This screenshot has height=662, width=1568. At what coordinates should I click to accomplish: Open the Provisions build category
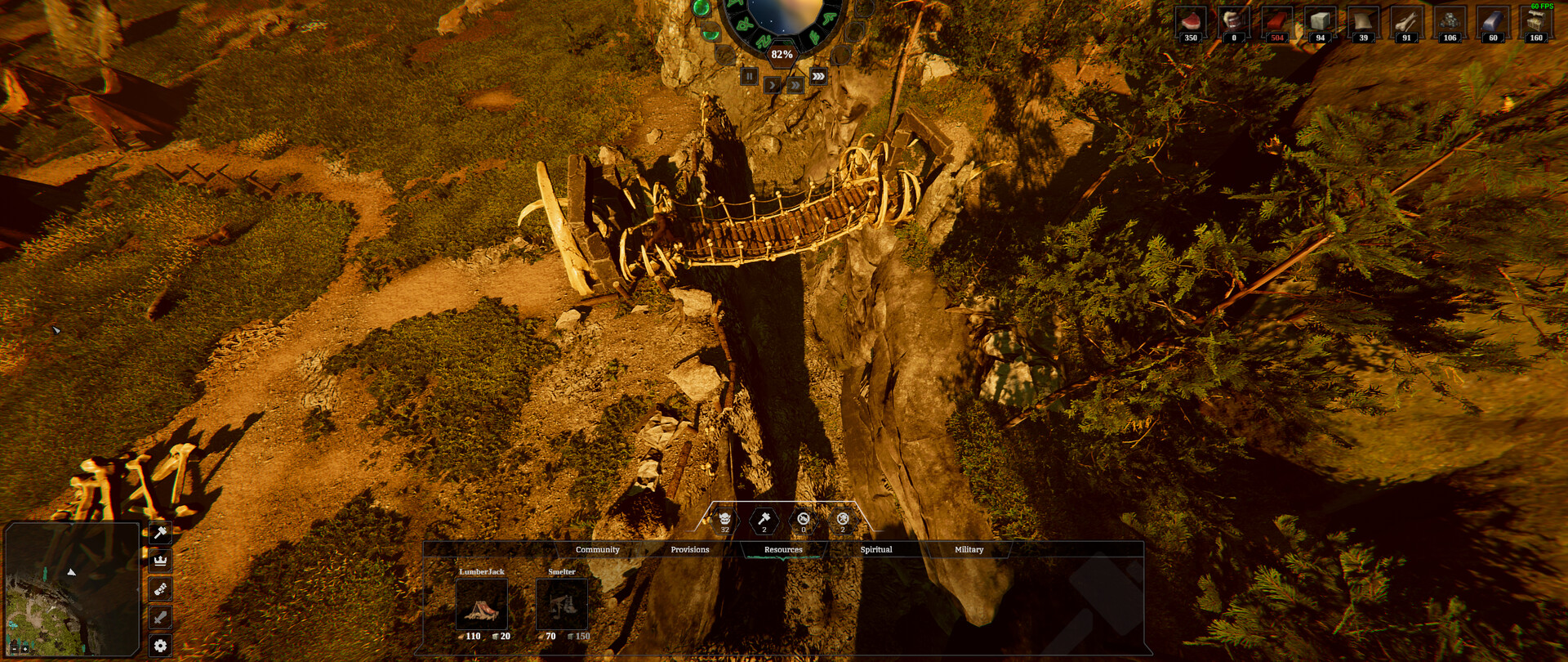click(690, 549)
